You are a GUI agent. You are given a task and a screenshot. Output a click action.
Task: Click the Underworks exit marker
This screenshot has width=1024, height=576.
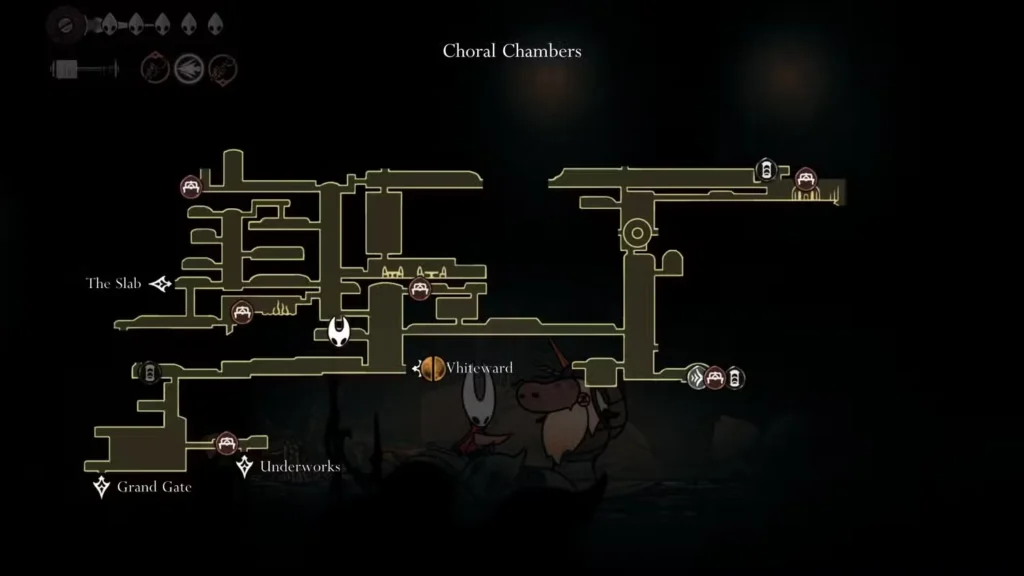tap(244, 466)
